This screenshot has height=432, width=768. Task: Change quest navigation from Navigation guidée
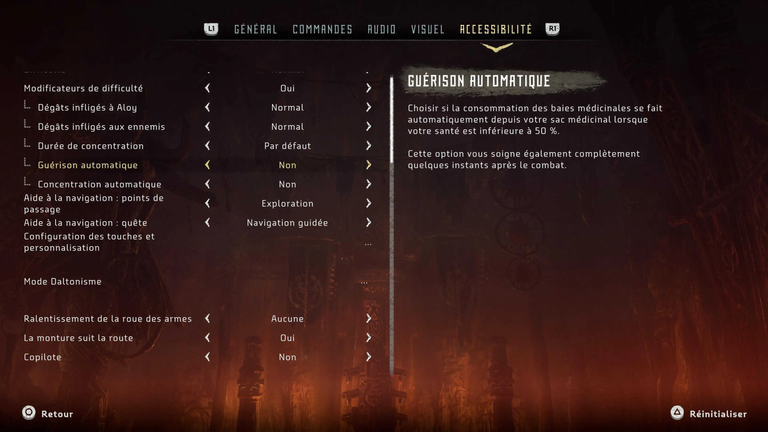tap(368, 223)
